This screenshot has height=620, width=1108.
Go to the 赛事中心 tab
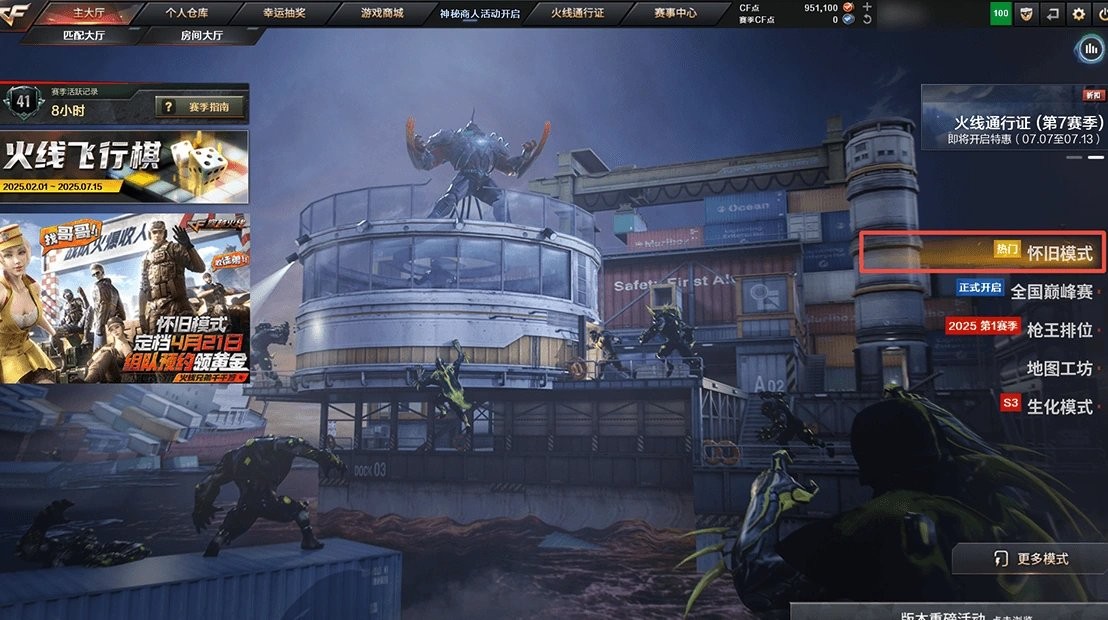point(676,13)
